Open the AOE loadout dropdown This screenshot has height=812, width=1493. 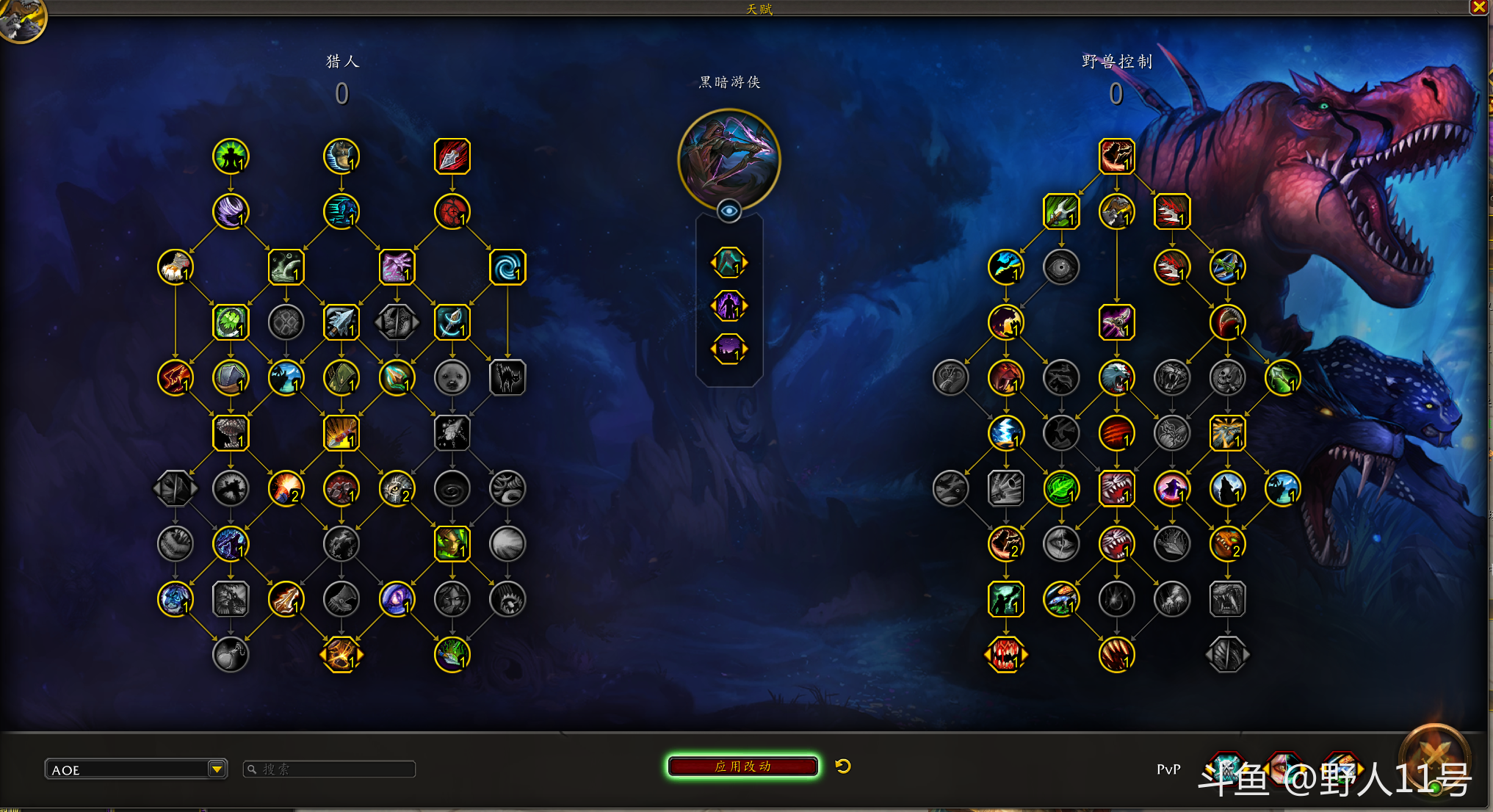pyautogui.click(x=216, y=769)
